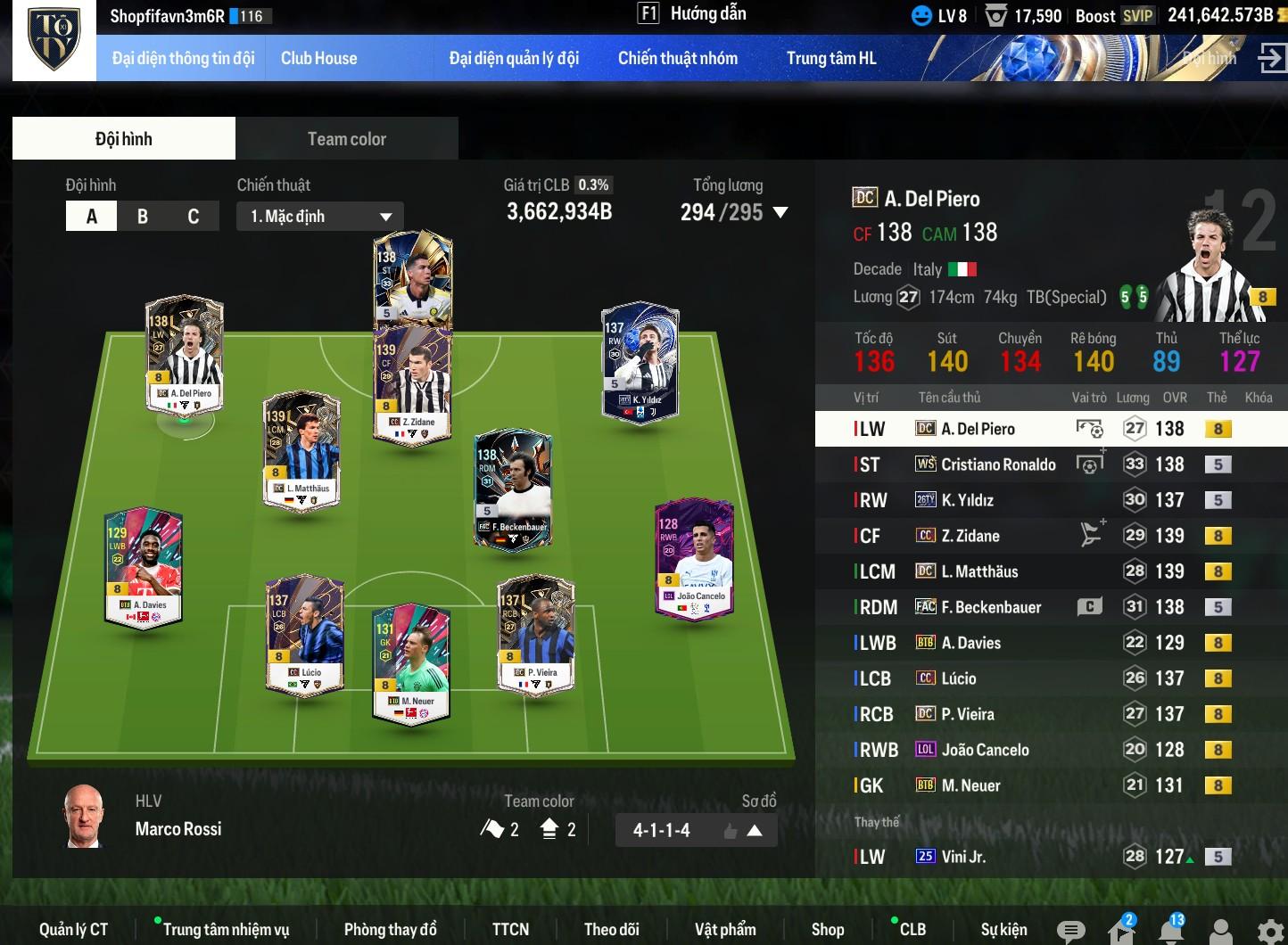Select squad B
Image resolution: width=1288 pixels, height=945 pixels.
pos(143,217)
